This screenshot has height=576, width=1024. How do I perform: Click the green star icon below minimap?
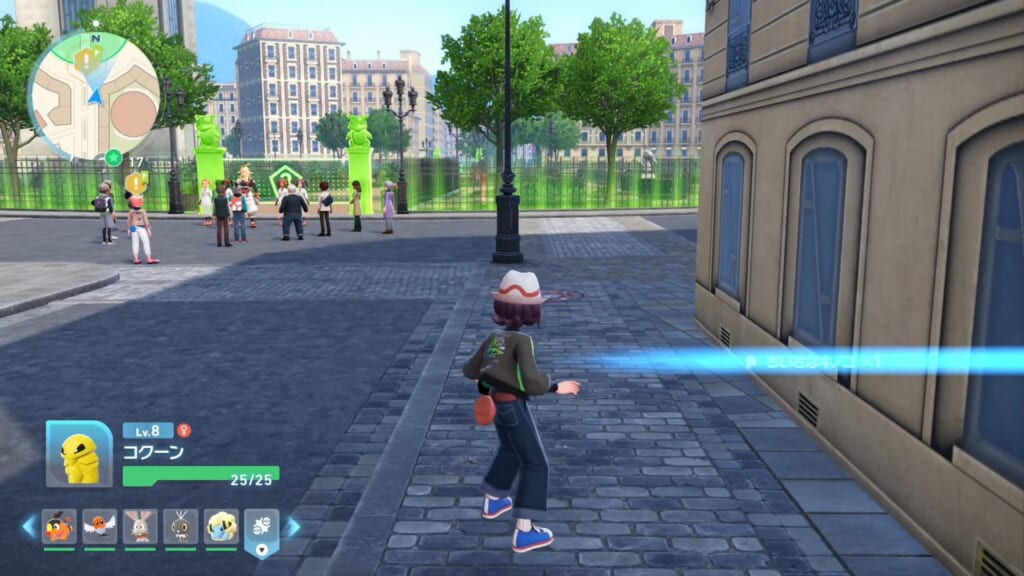[113, 158]
